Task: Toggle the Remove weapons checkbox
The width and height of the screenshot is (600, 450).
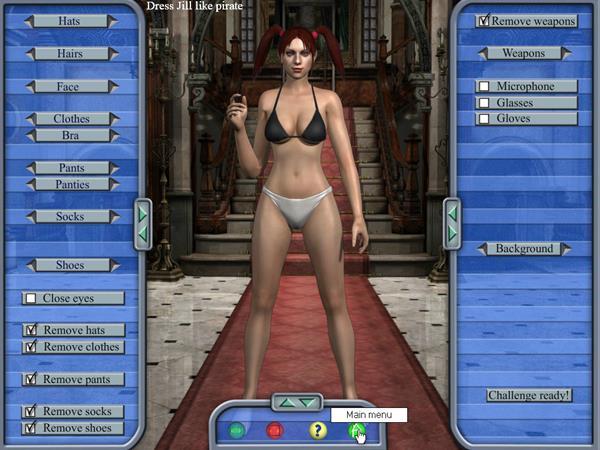Action: 485,20
